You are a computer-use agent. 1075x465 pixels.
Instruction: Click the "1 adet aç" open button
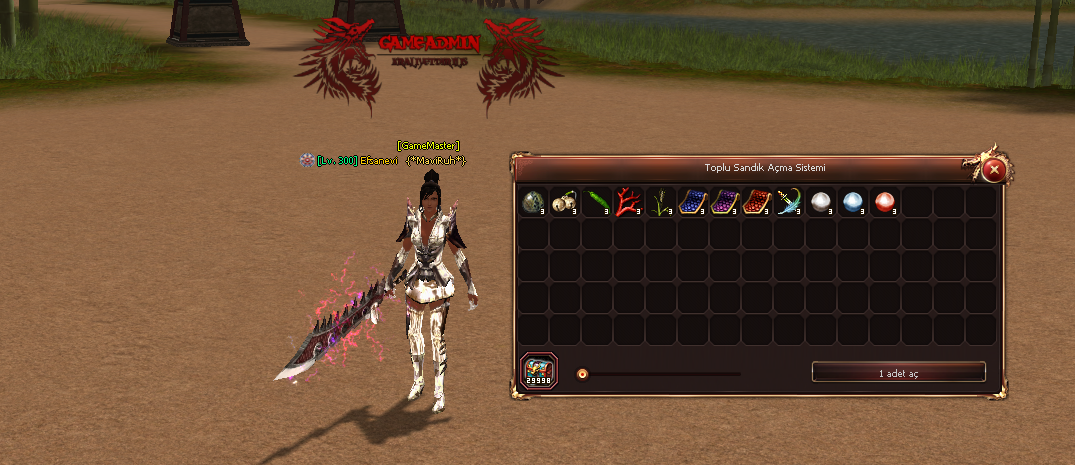(898, 373)
